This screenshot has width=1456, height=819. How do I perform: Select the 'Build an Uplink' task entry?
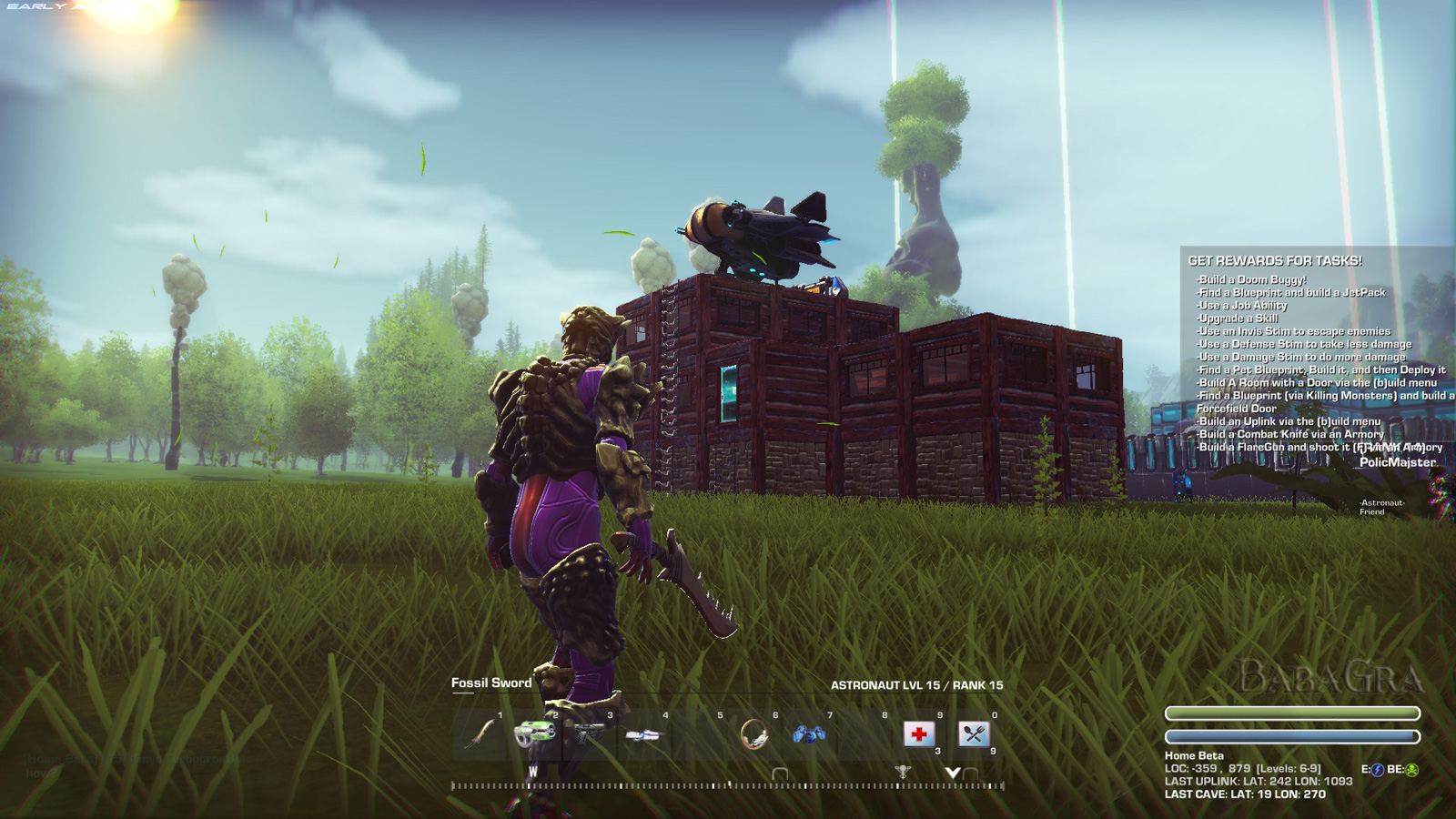click(x=1289, y=421)
